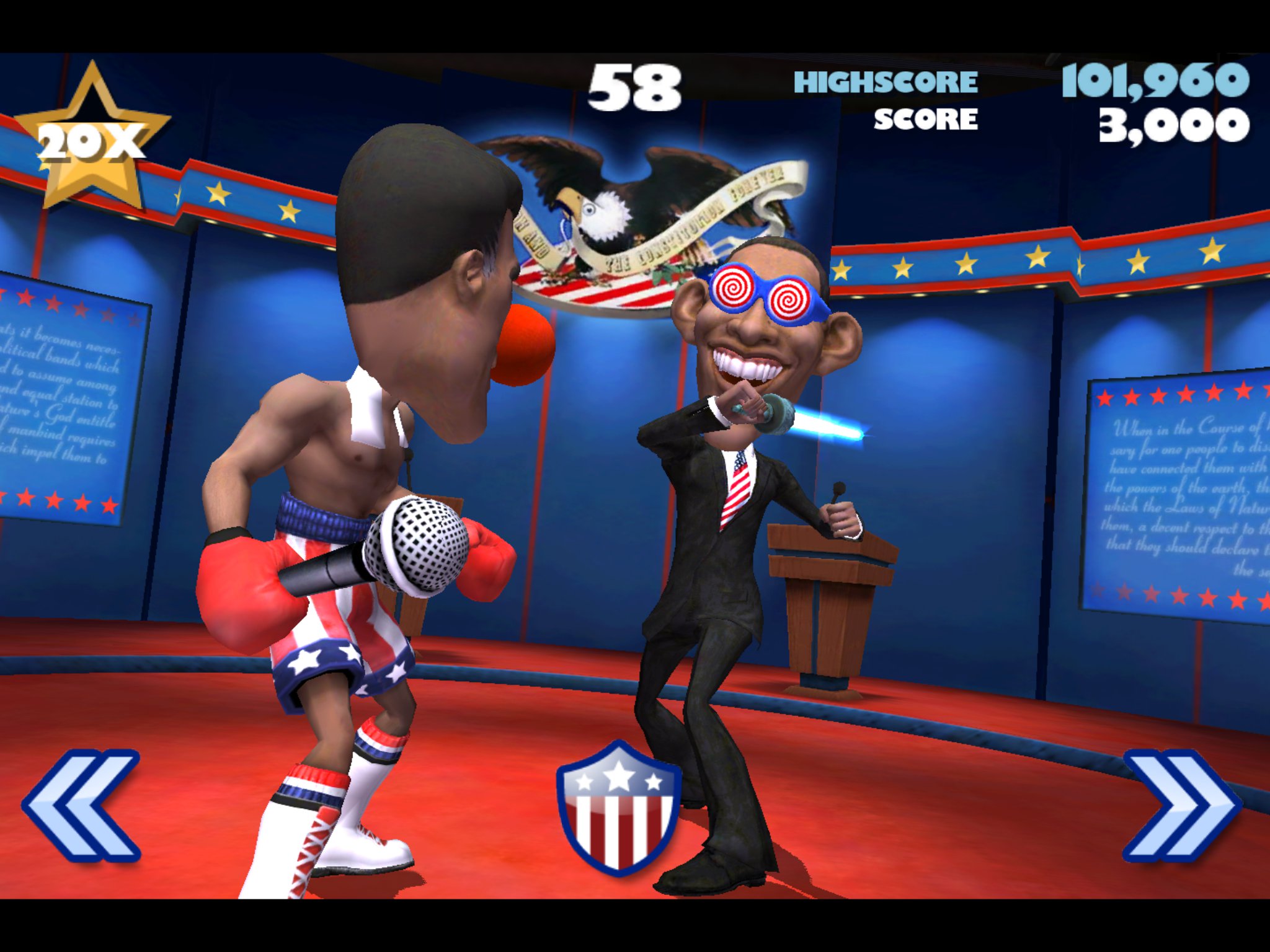Image resolution: width=1270 pixels, height=952 pixels.
Task: Tap the right double-chevron arrow button
Action: coord(1182,806)
